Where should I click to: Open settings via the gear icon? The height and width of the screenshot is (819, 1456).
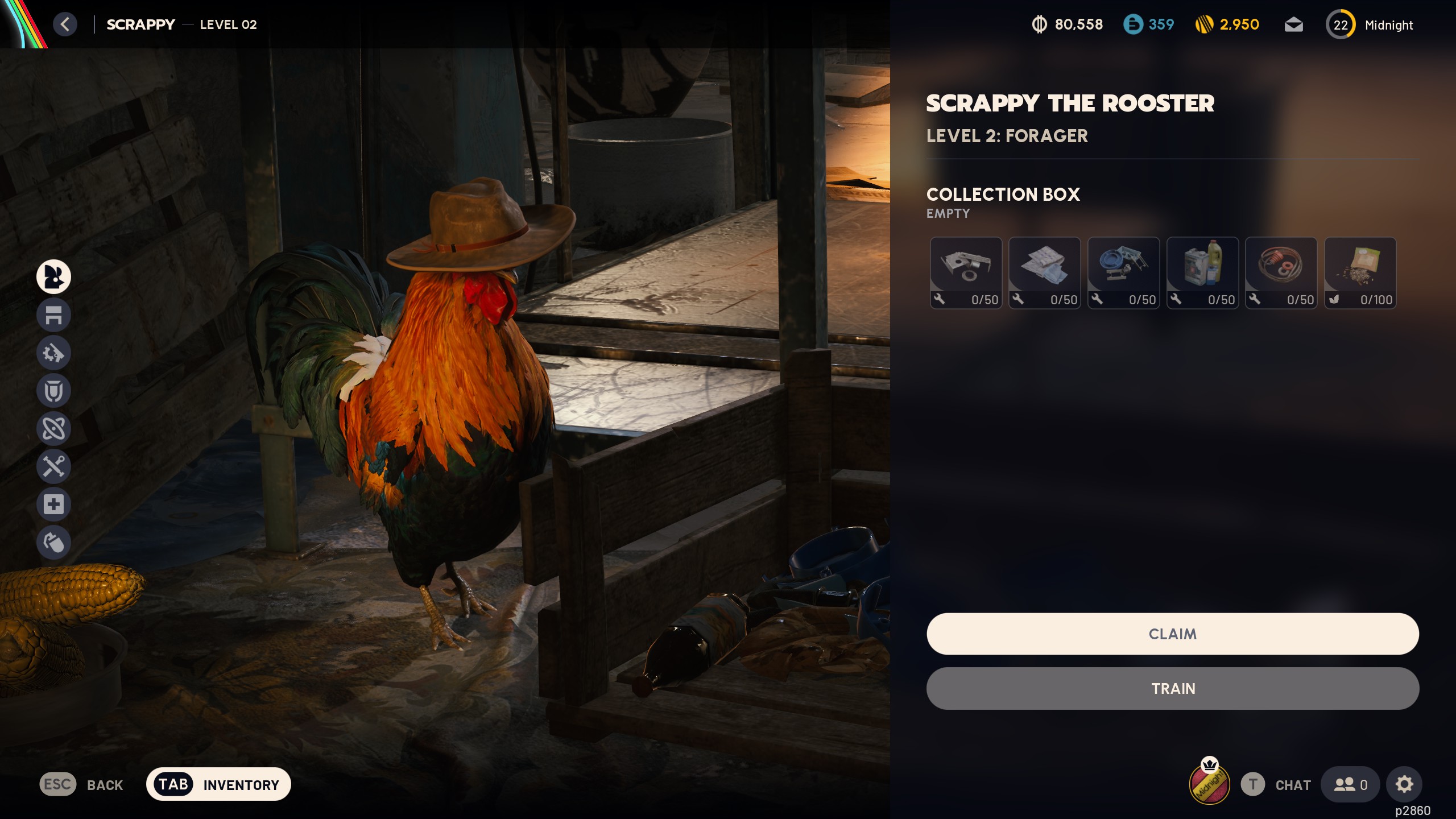tap(1404, 784)
